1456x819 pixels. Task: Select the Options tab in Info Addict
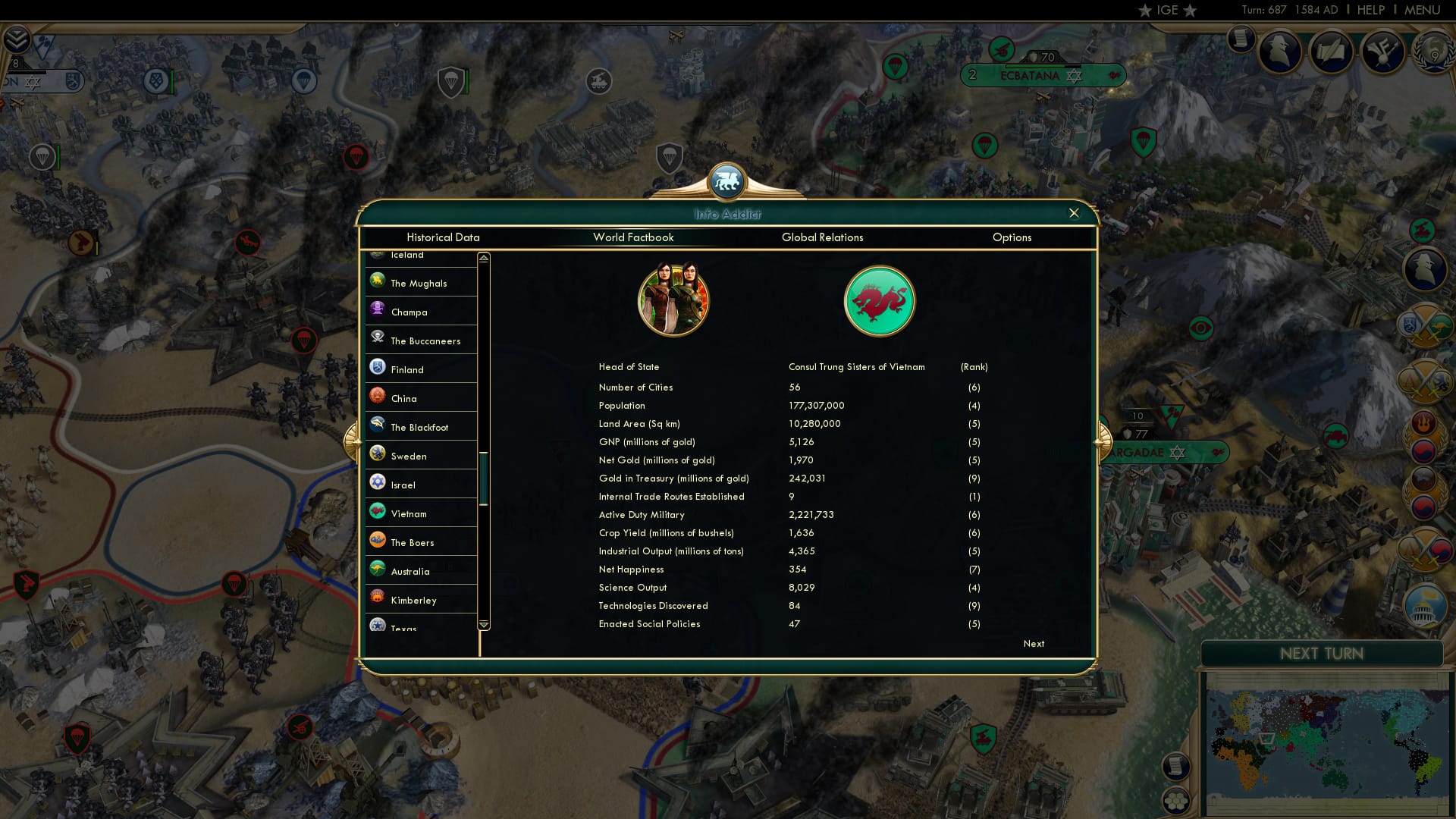[x=1012, y=237]
